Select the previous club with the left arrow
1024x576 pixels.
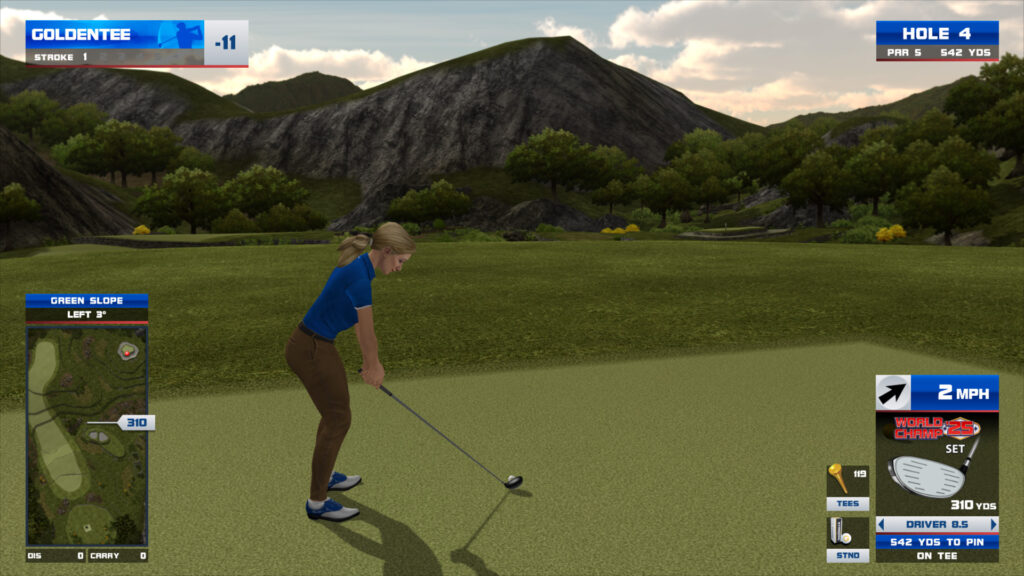881,524
